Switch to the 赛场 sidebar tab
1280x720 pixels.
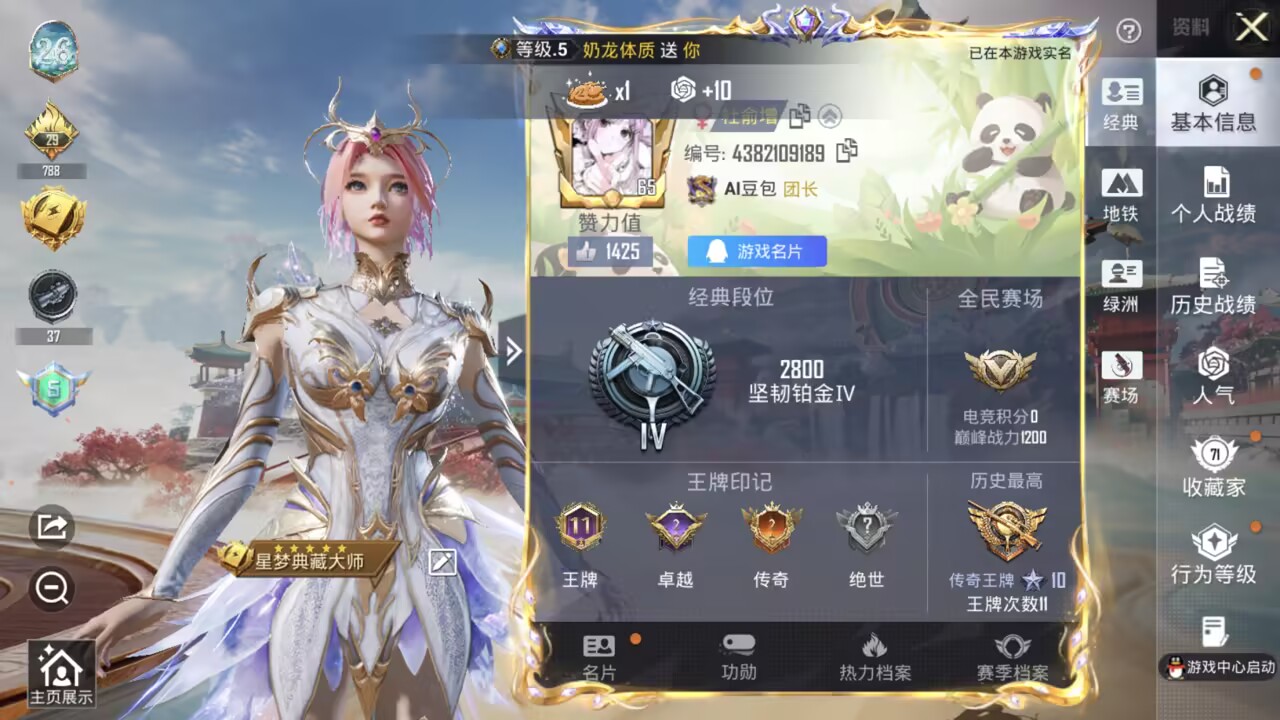point(1122,375)
